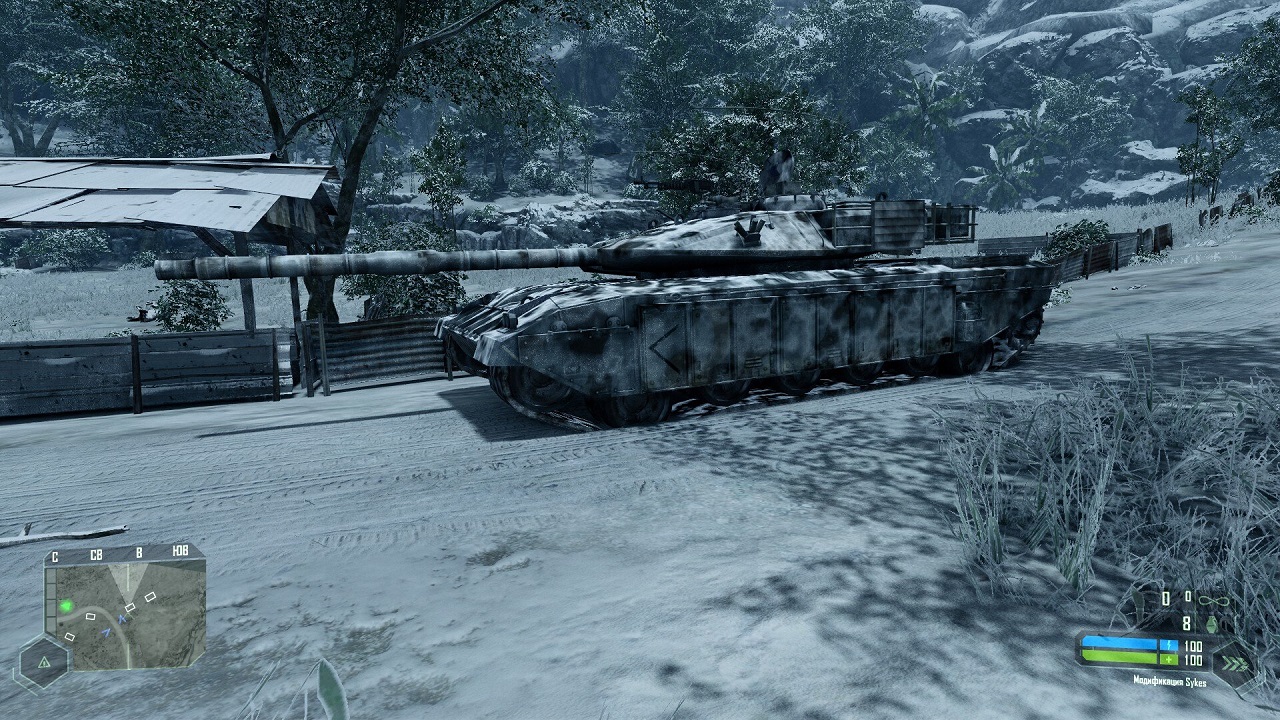Image resolution: width=1280 pixels, height=720 pixels.
Task: Click the "В" compass heading label
Action: [x=139, y=553]
